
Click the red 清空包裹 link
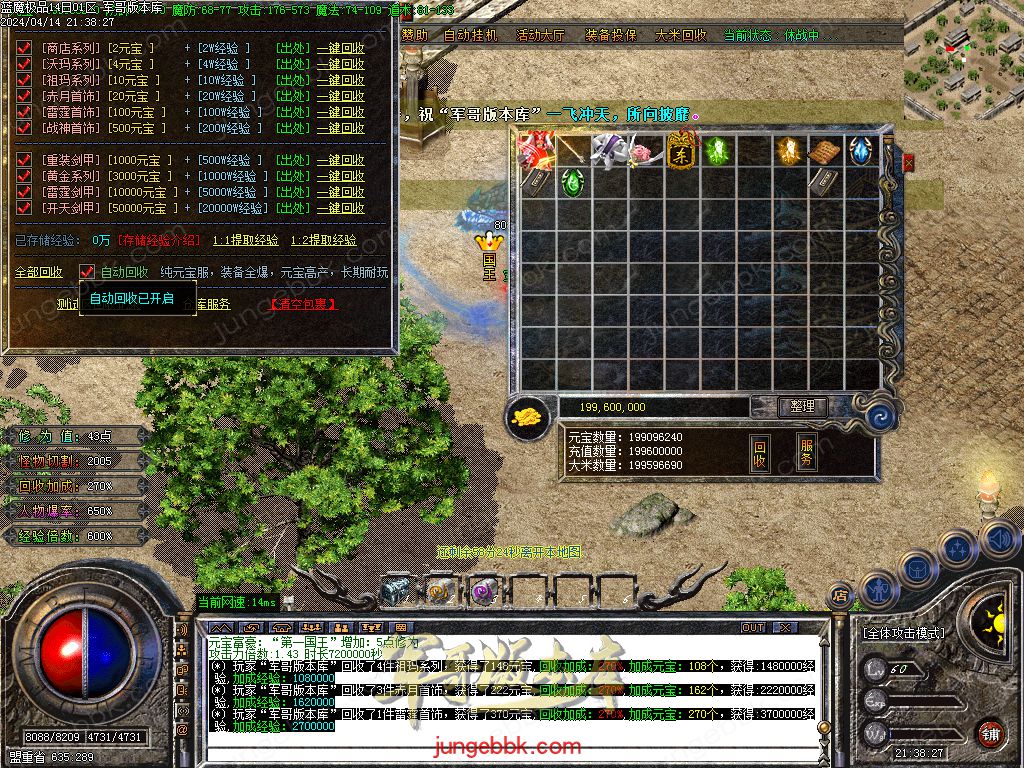point(304,304)
